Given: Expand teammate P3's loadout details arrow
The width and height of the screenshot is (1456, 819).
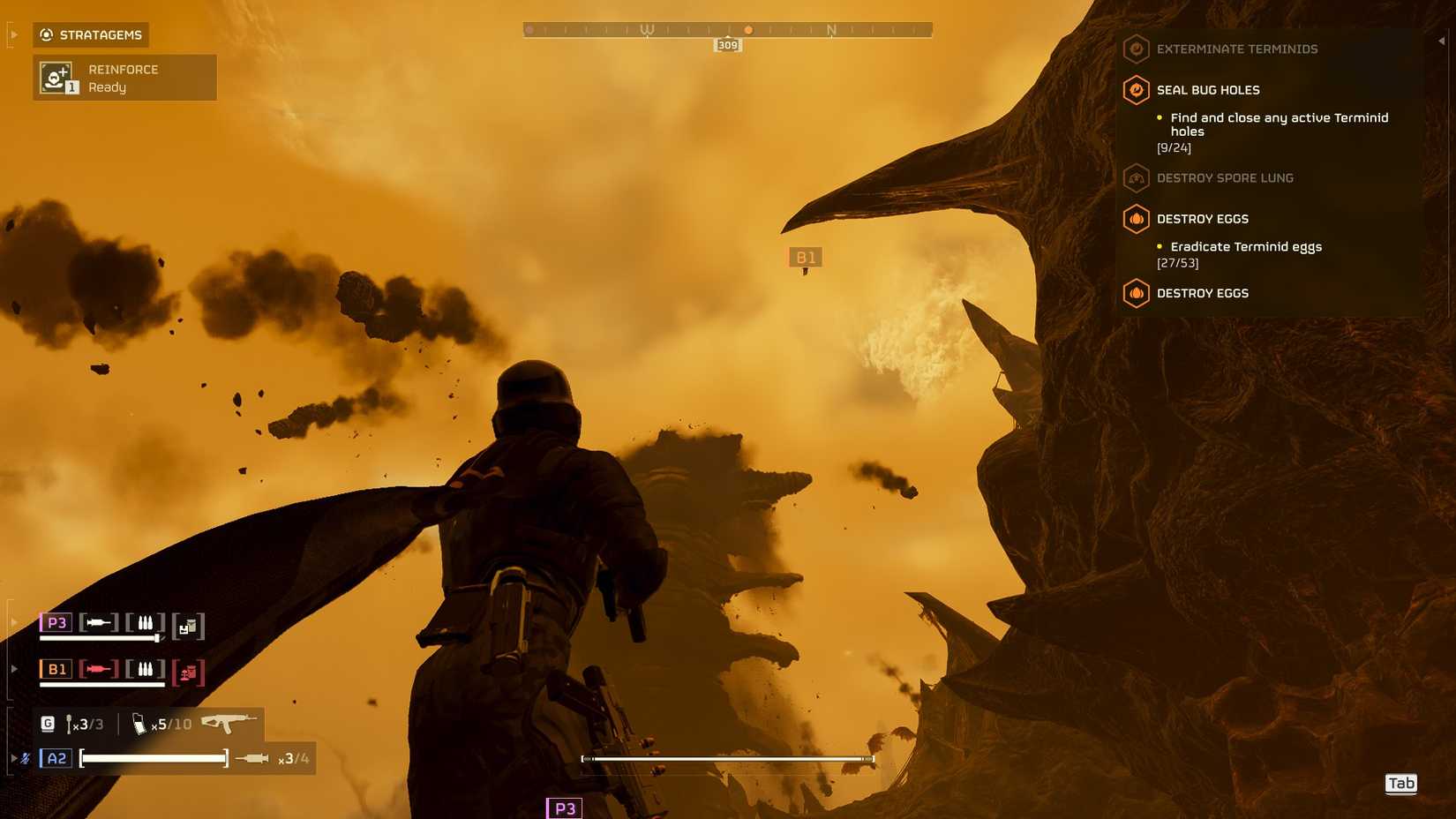Looking at the screenshot, I should (x=13, y=621).
